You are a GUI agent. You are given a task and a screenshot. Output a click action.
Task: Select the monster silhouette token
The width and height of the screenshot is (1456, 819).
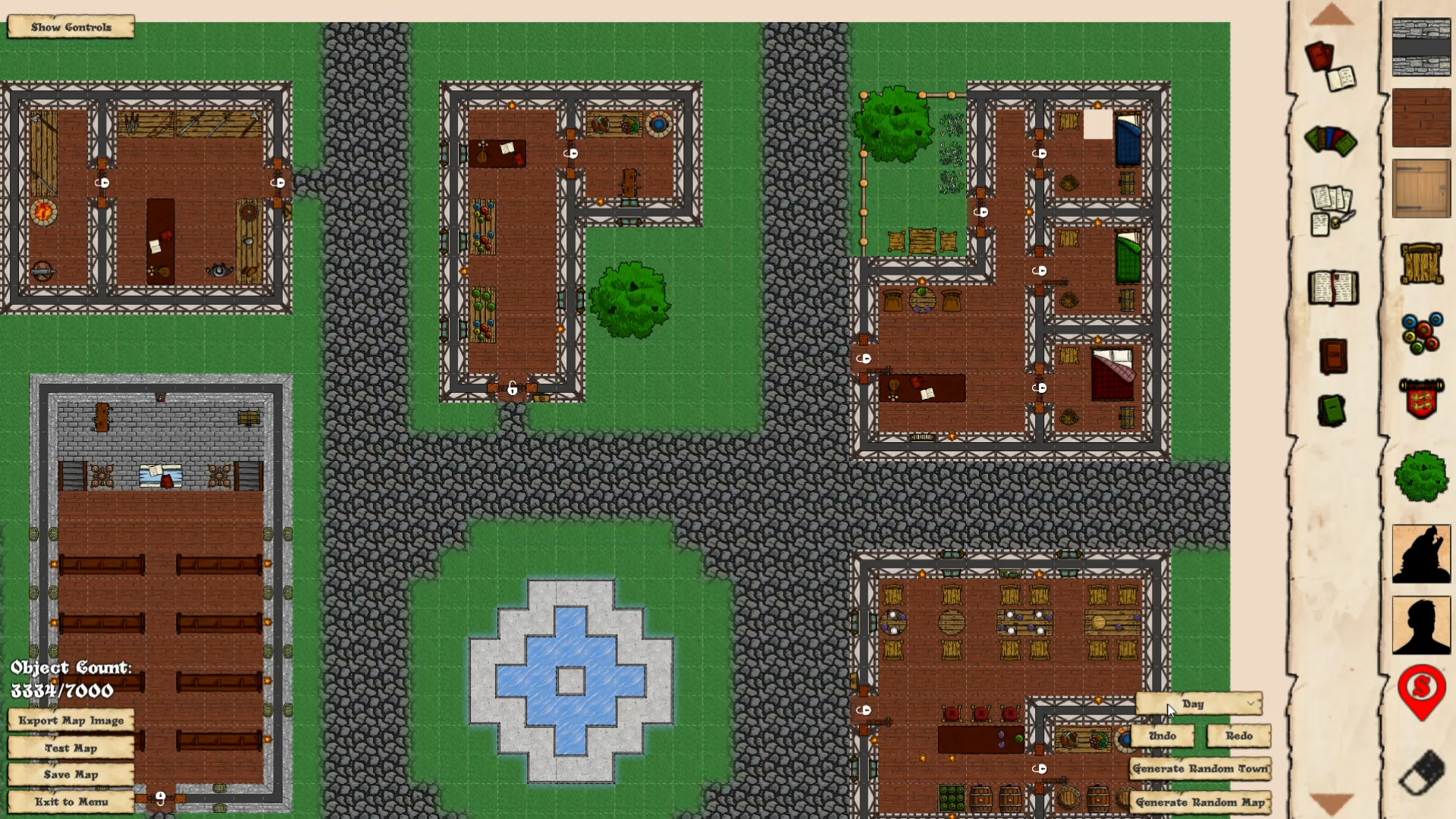tap(1422, 554)
